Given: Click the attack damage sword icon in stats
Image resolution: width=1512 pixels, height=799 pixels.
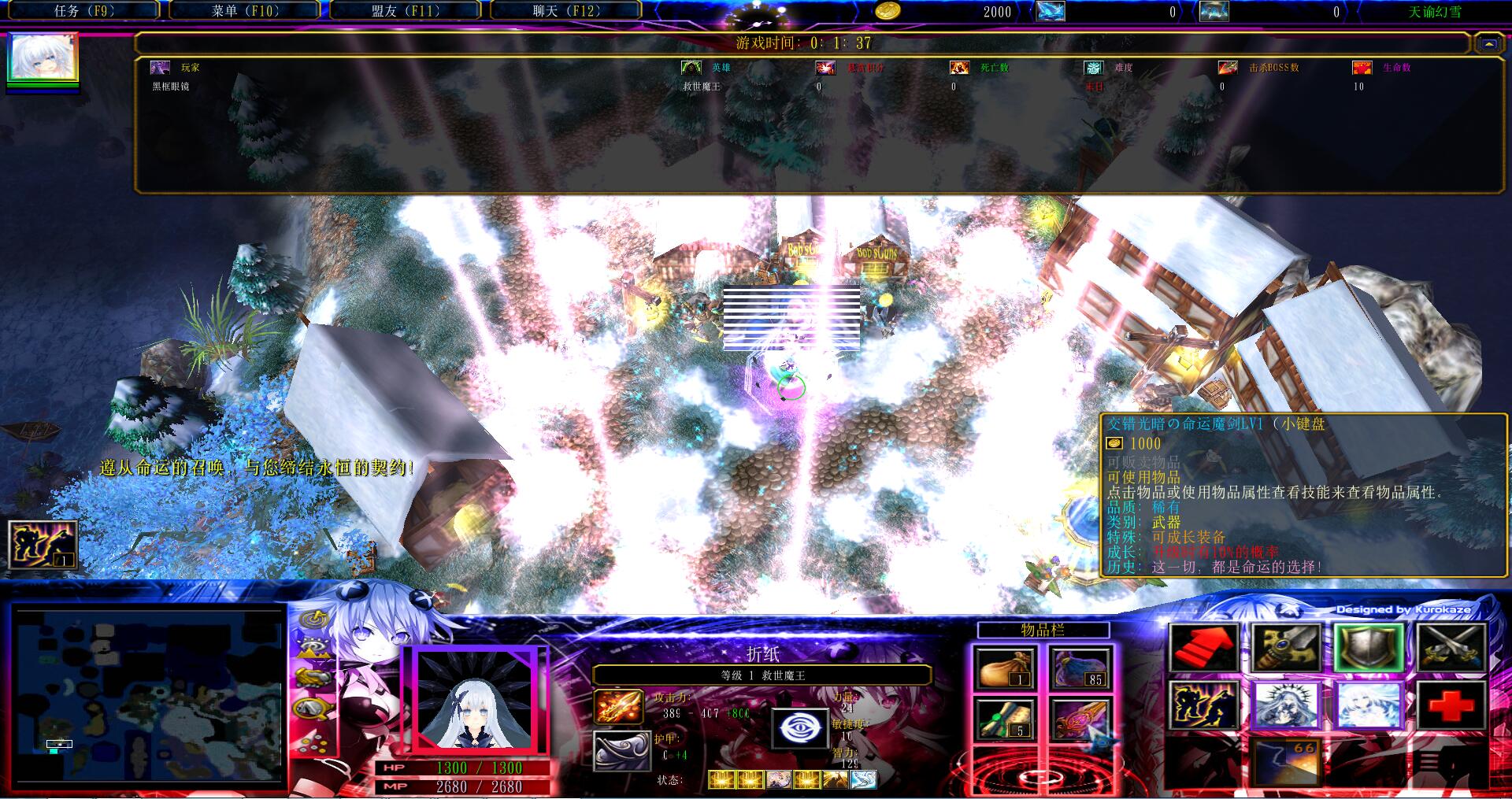Looking at the screenshot, I should [617, 705].
